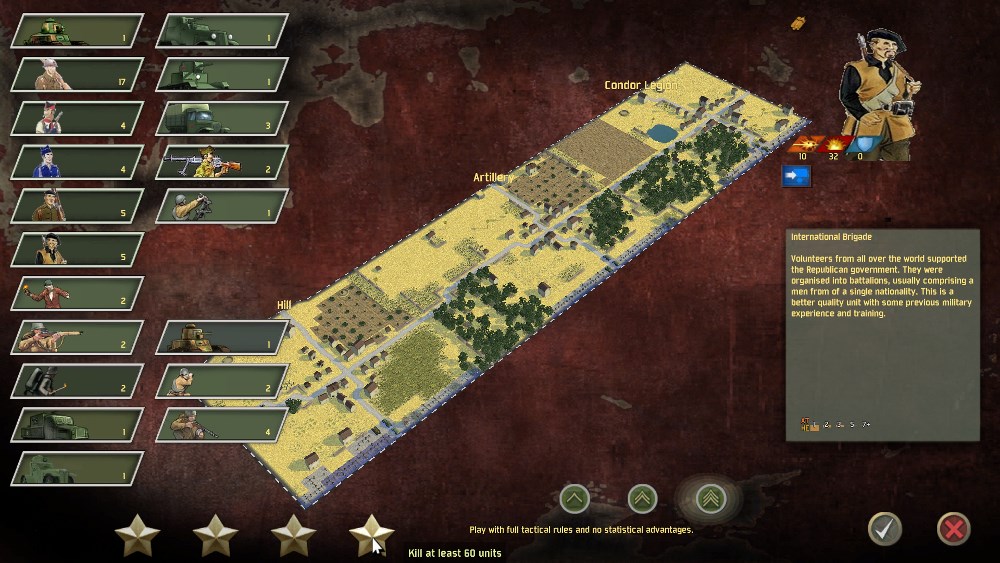This screenshot has height=563, width=1000.
Task: Choose the double-chevron difficulty level
Action: pos(642,496)
